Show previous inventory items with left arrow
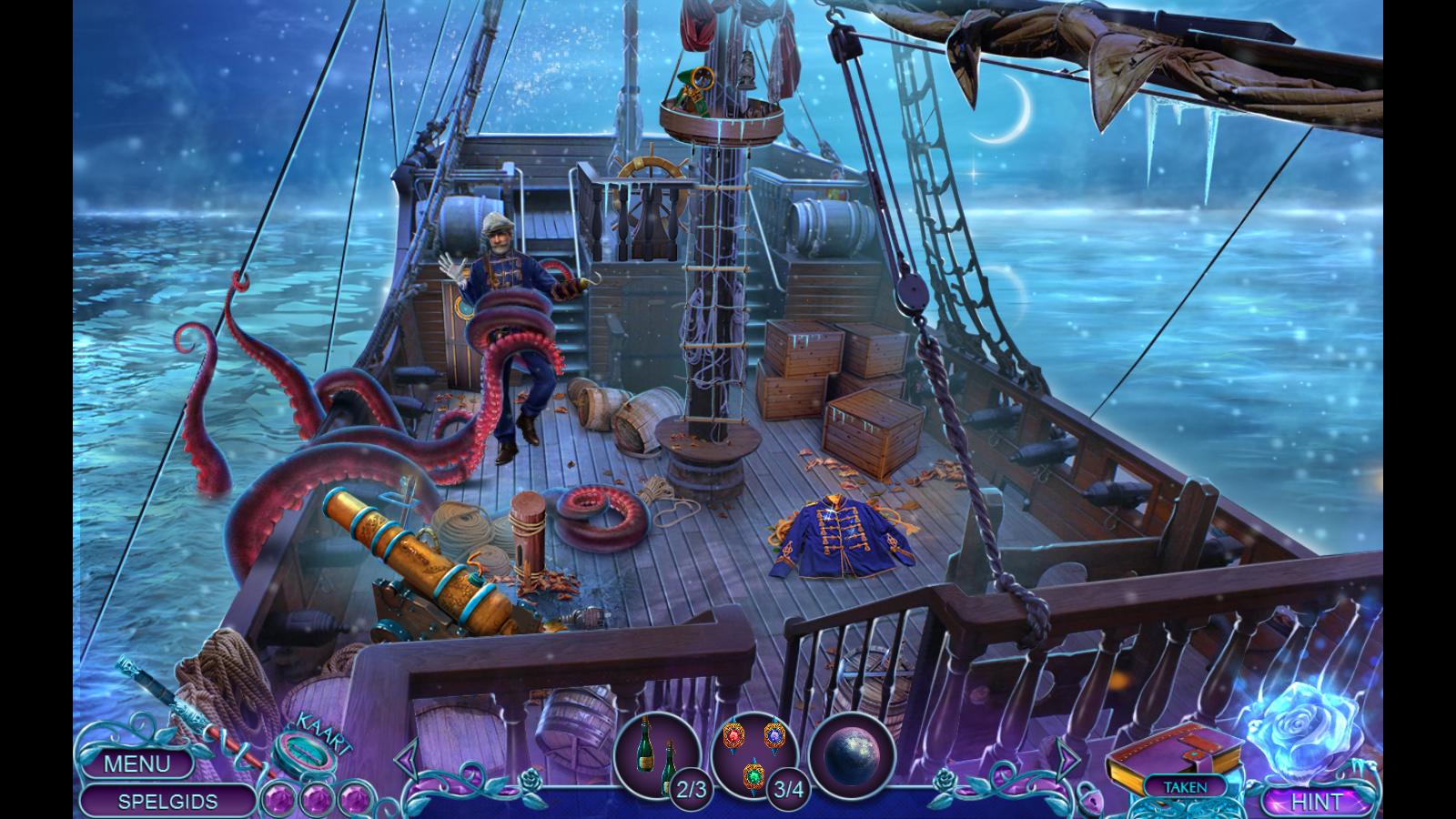 [409, 757]
